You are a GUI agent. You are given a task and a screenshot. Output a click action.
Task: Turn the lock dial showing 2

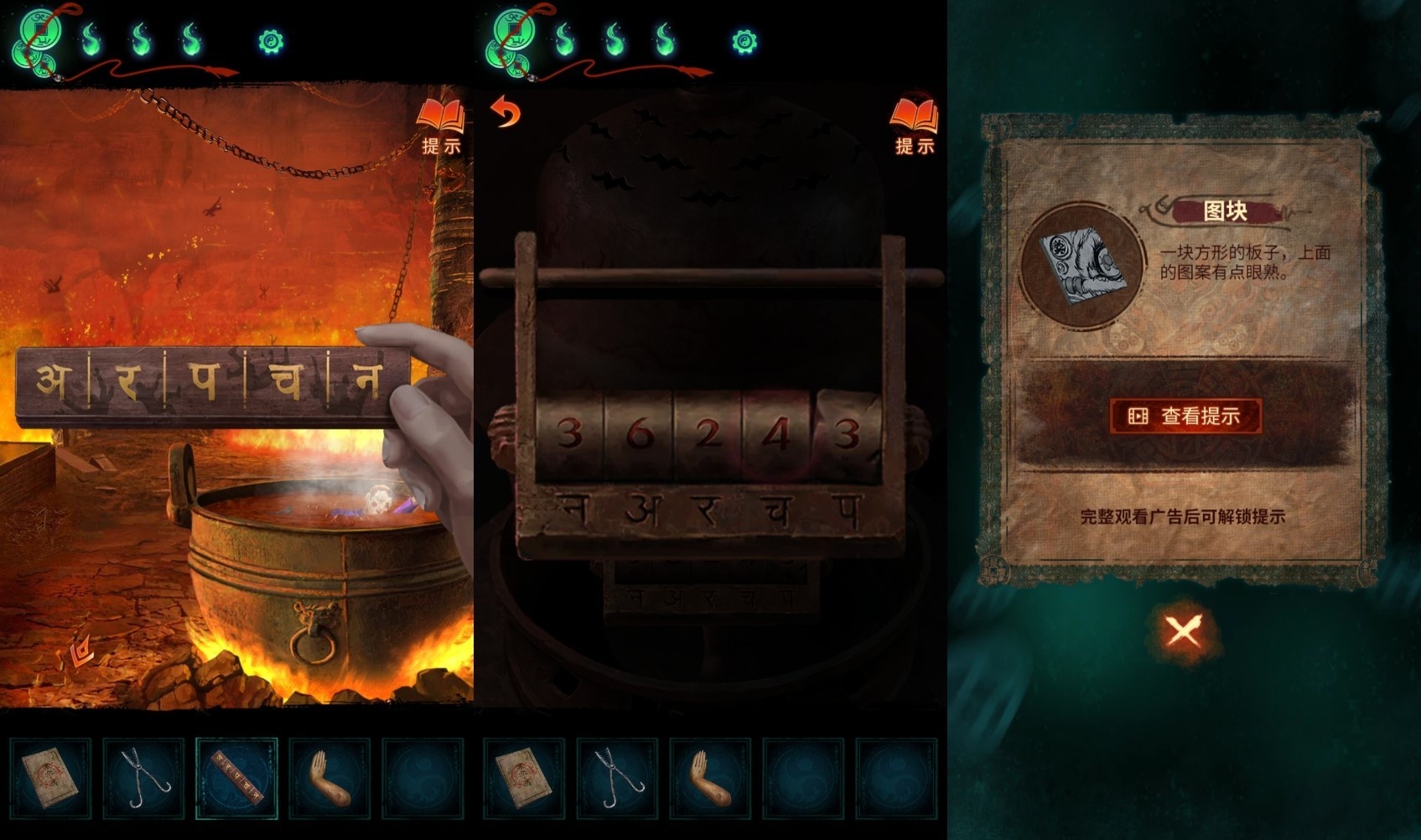pyautogui.click(x=708, y=434)
